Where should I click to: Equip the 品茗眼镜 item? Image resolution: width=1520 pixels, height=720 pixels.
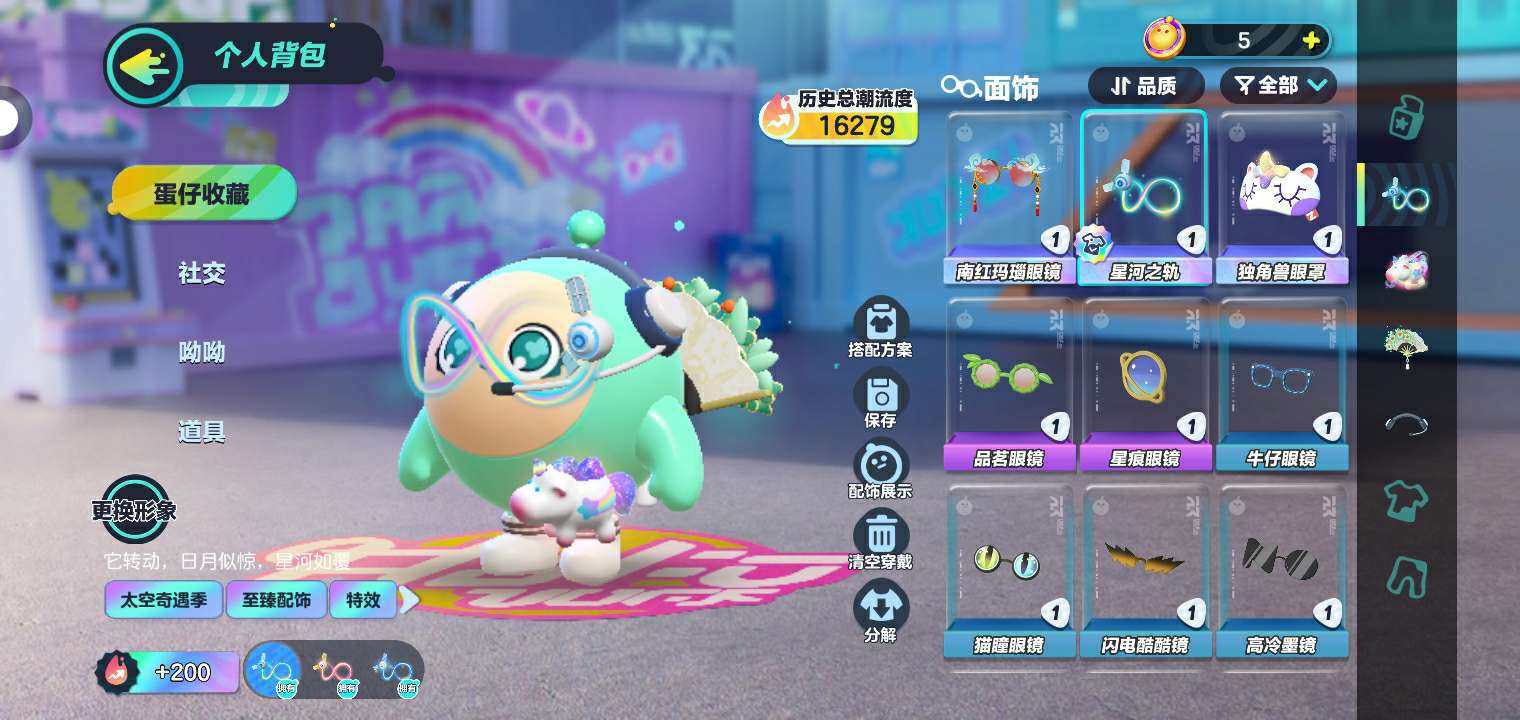(1008, 384)
